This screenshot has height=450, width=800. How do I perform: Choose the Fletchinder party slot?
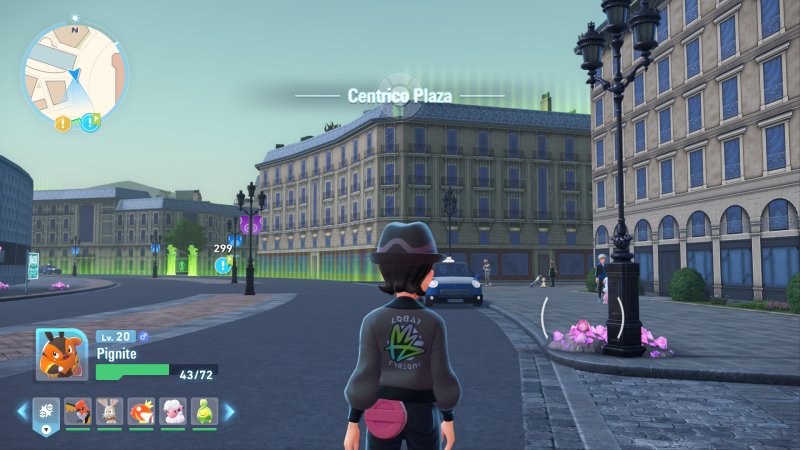[x=78, y=412]
